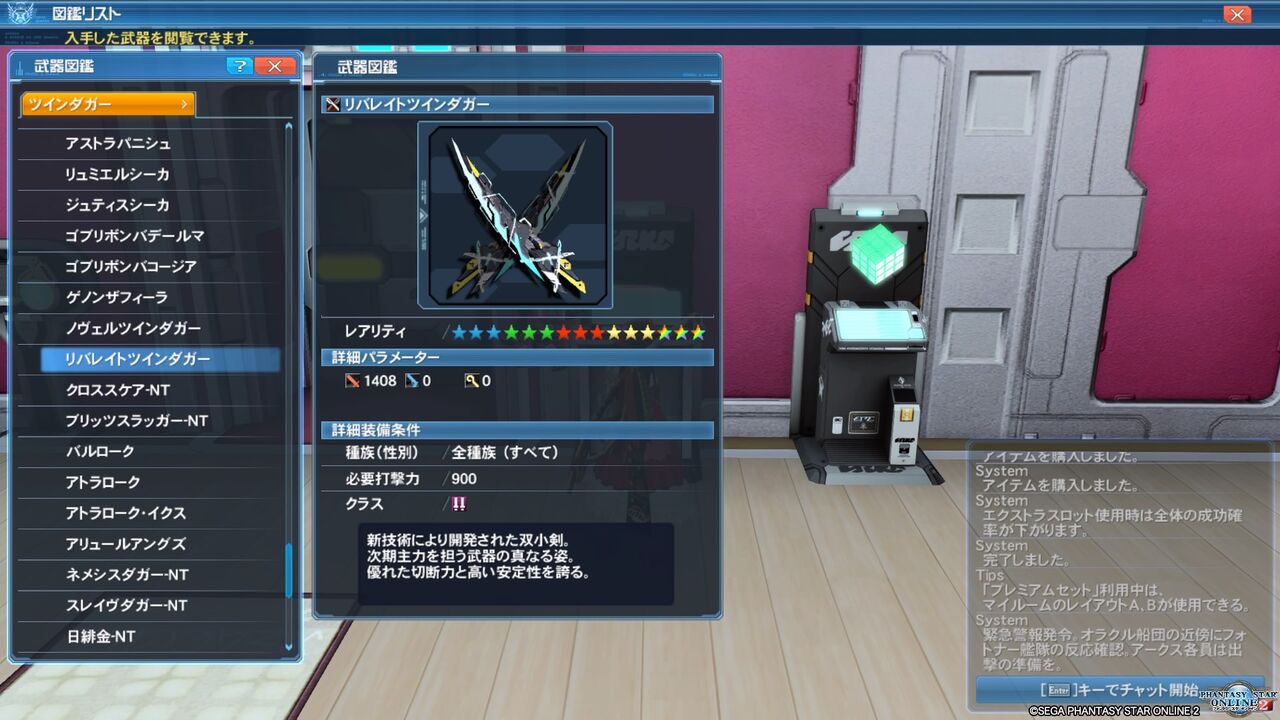
Task: Click the blue ranged power arrow icon
Action: click(411, 380)
